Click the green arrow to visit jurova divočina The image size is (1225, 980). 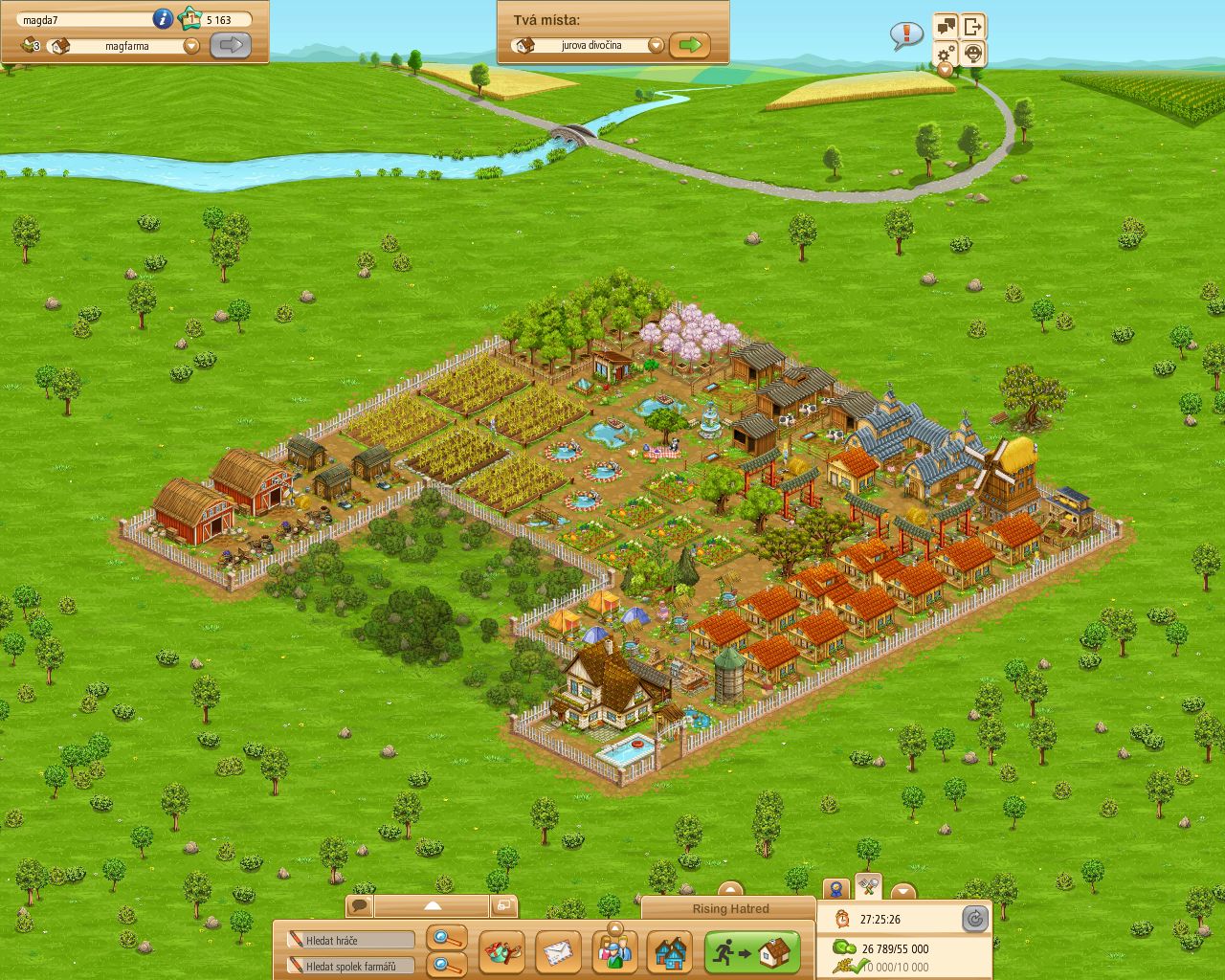[x=692, y=44]
